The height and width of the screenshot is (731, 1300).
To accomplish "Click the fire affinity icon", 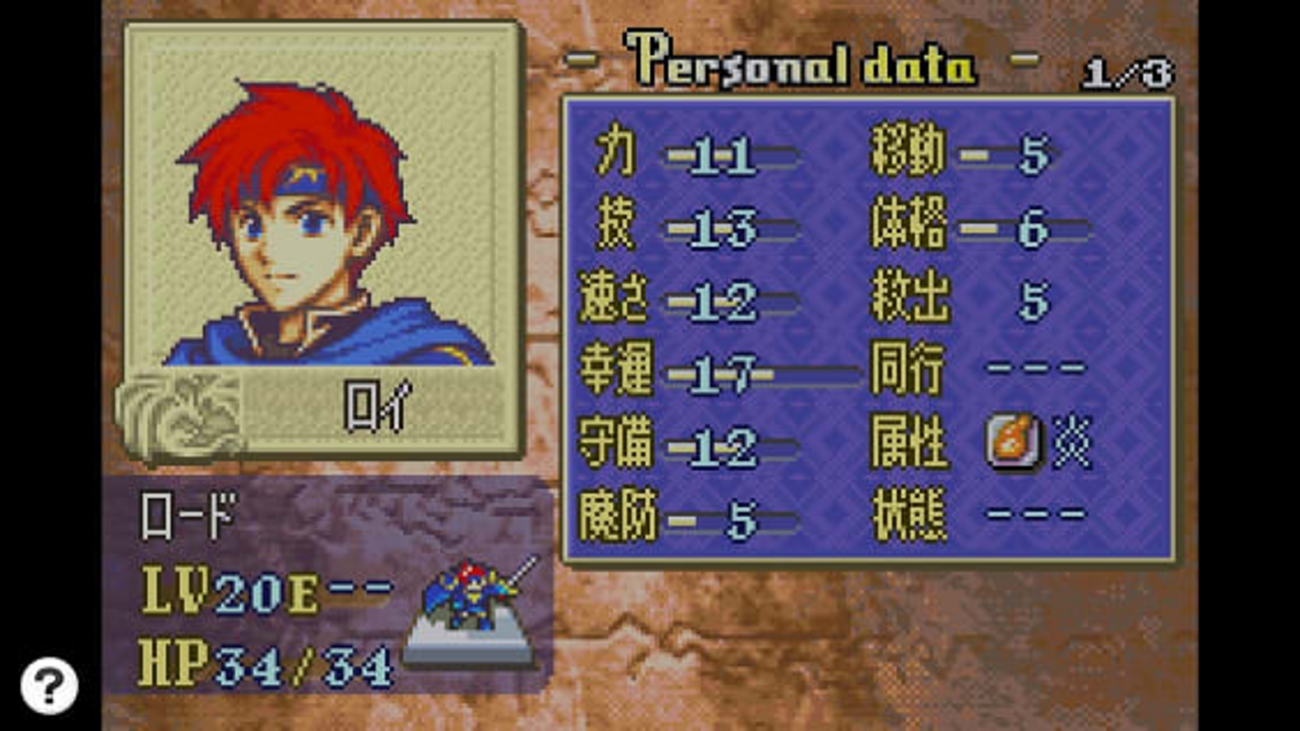I will coord(1013,443).
